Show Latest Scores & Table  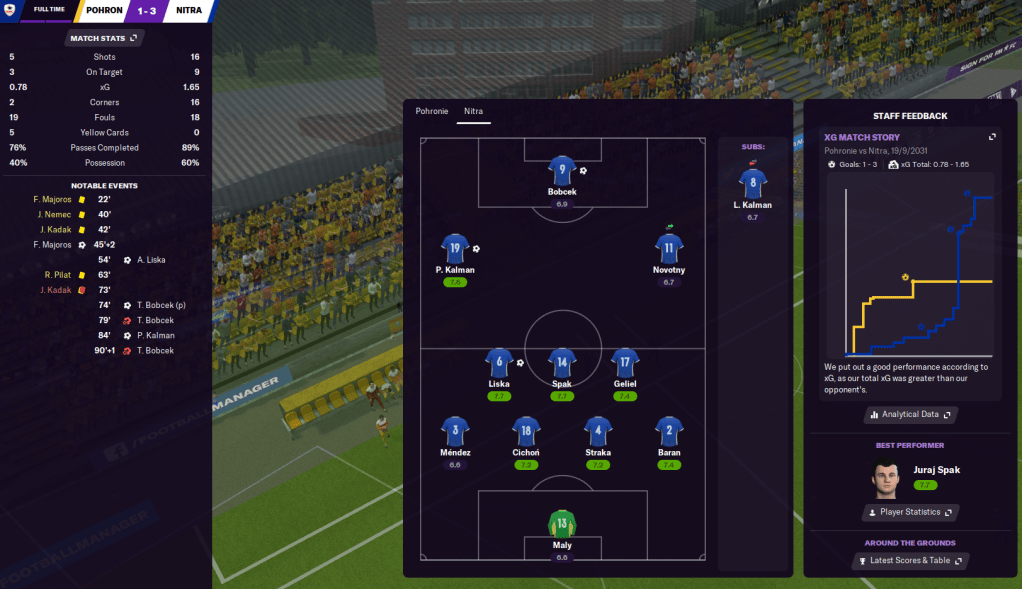coord(909,561)
